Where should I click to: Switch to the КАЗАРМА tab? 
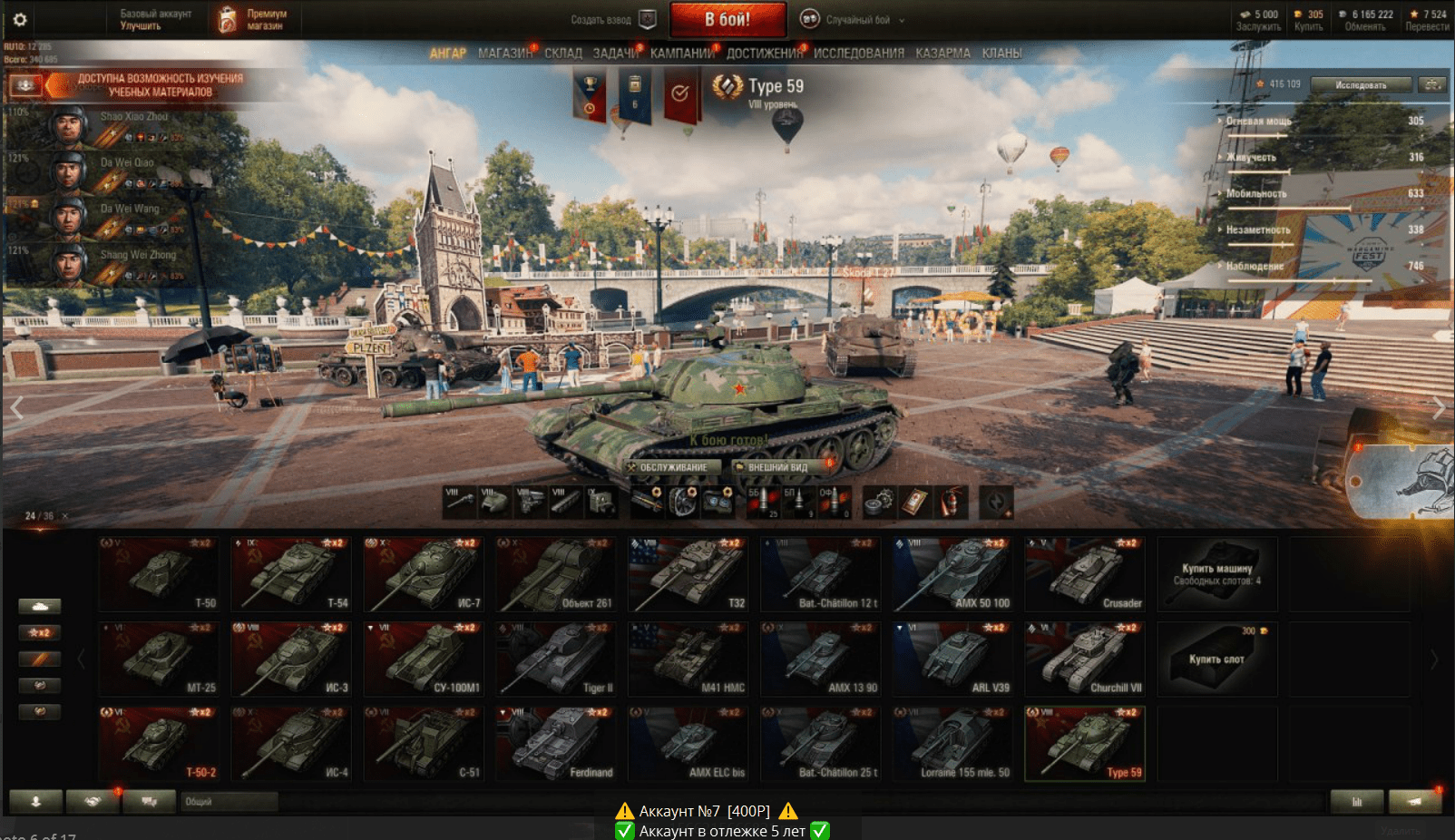click(x=942, y=54)
